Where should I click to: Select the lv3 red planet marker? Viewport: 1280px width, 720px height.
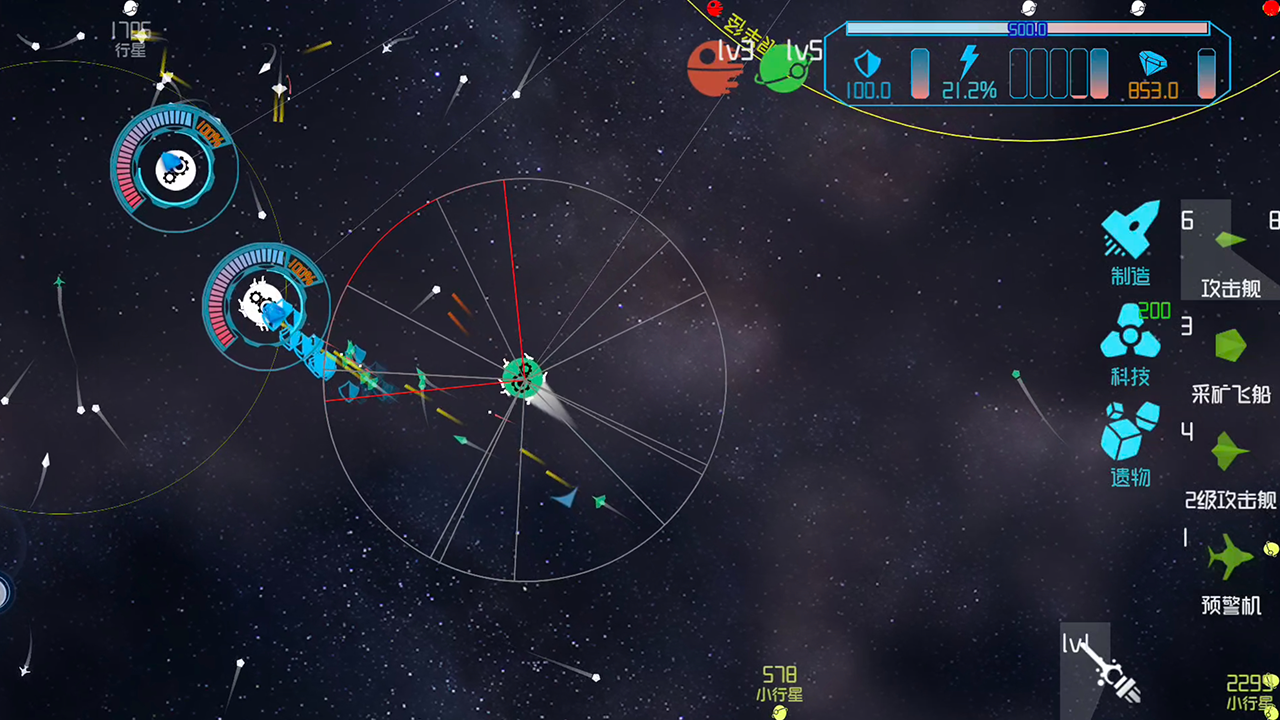(x=714, y=68)
